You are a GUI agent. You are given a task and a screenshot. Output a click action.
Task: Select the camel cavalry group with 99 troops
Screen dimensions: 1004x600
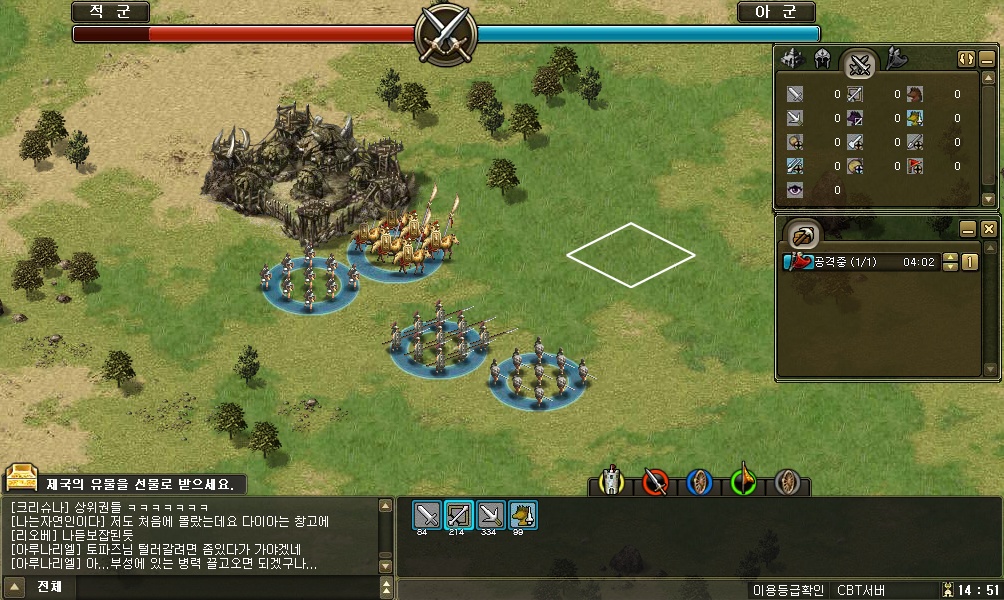(x=523, y=515)
